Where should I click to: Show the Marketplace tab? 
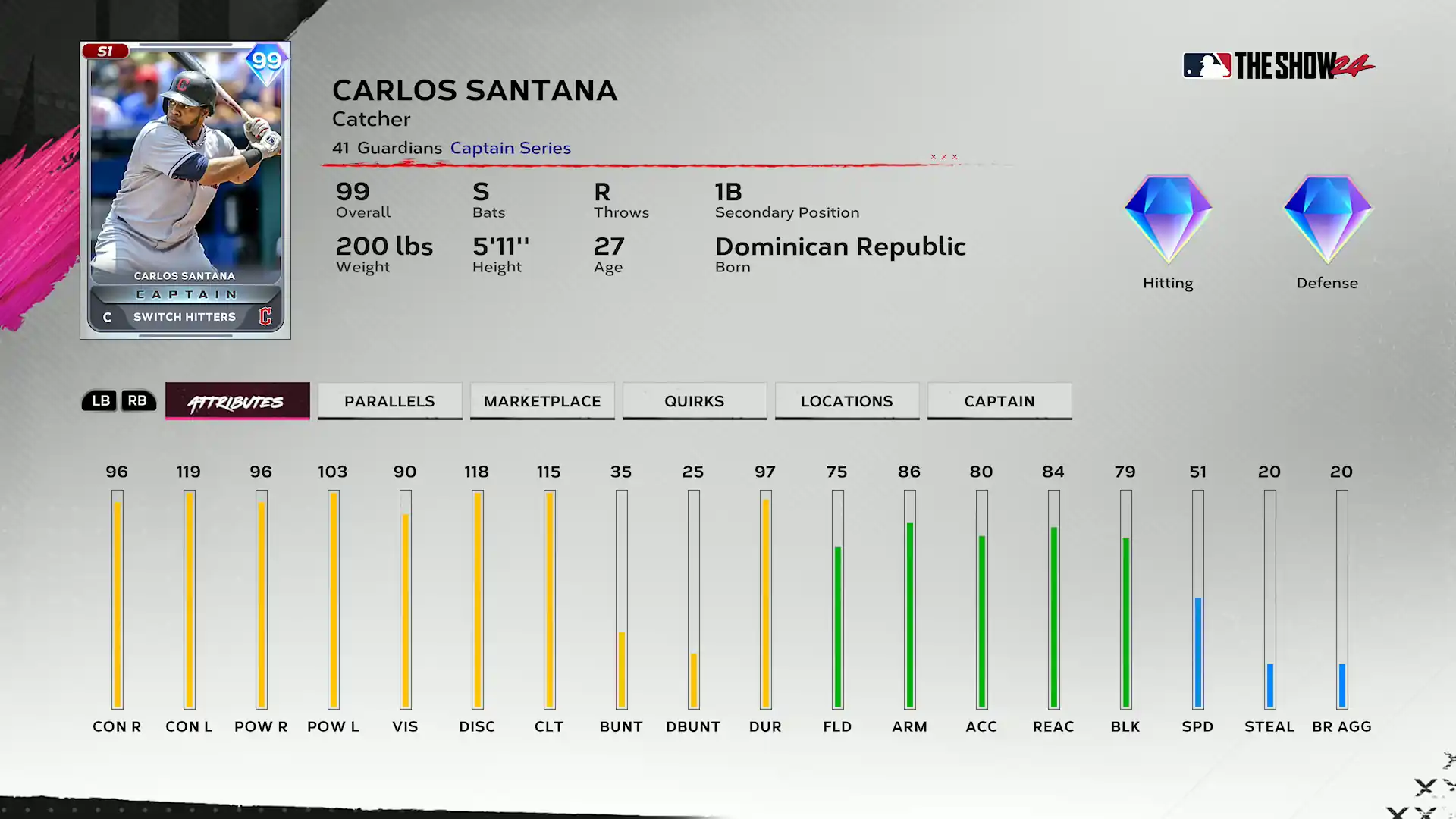(x=542, y=401)
